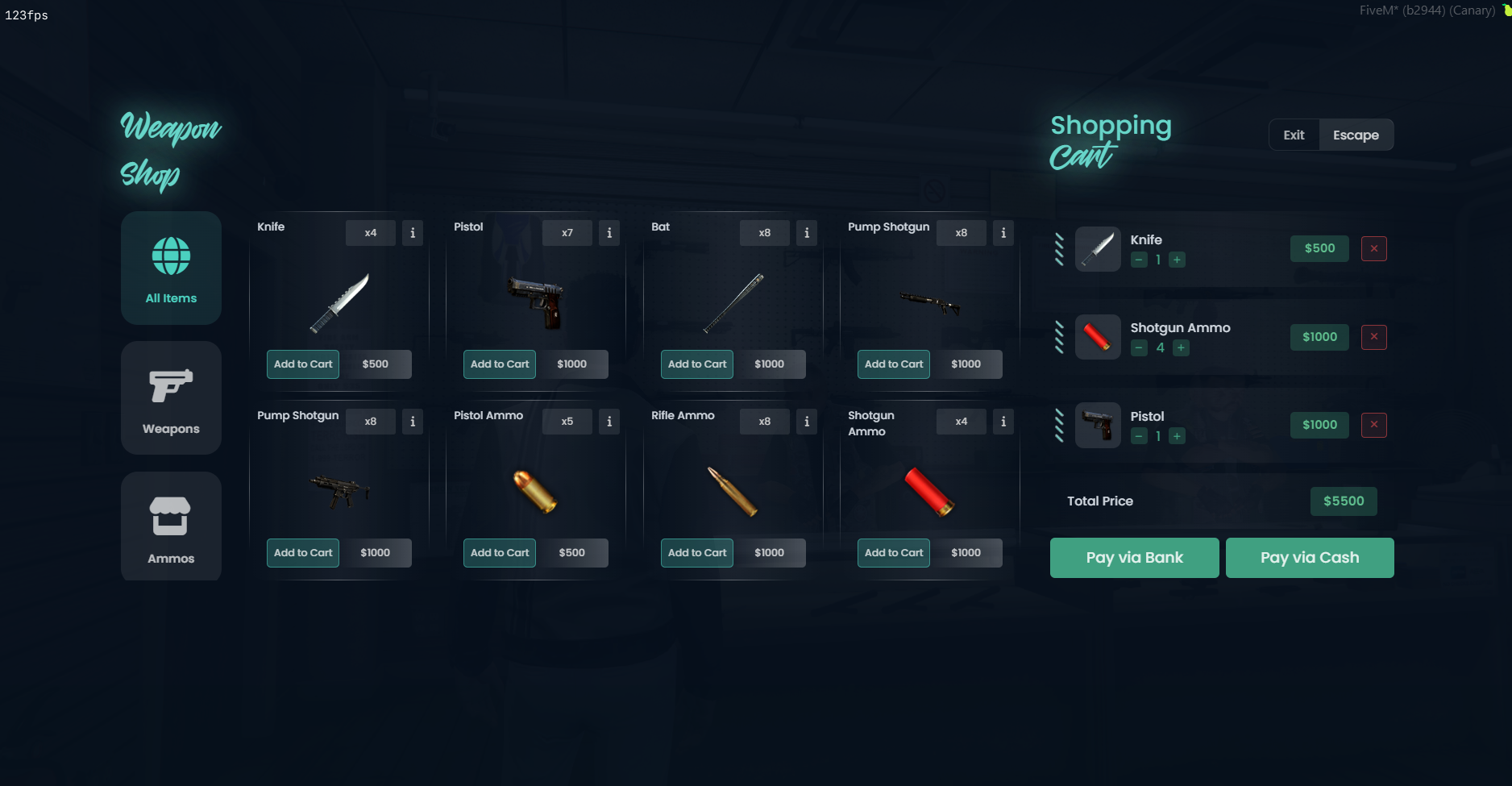Click the Exit button

click(x=1294, y=135)
